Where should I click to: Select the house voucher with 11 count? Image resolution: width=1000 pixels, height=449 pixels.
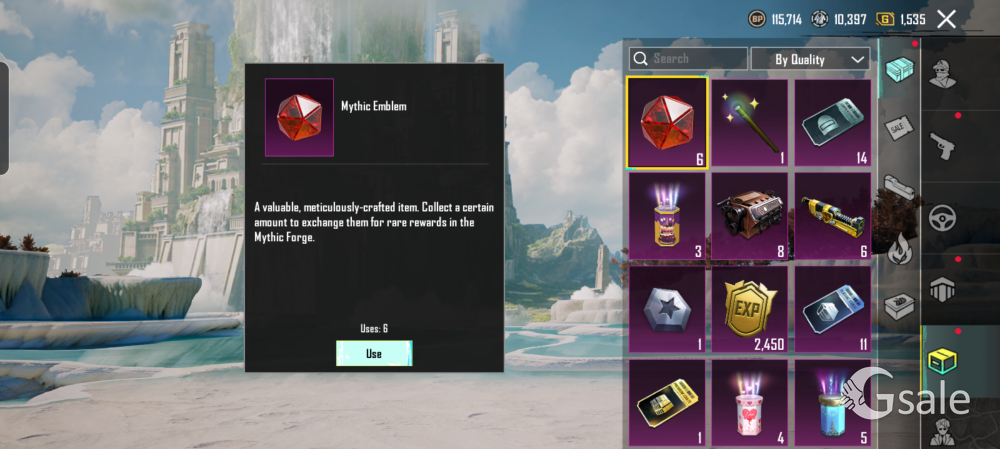[x=833, y=308]
